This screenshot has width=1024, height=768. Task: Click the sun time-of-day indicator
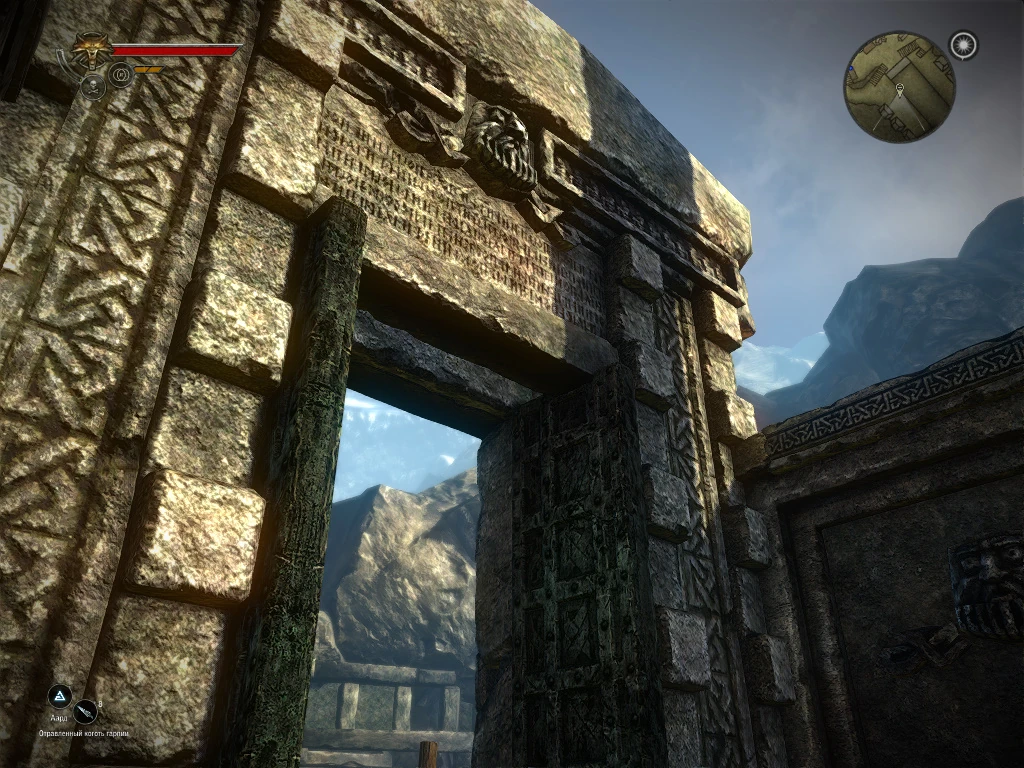pyautogui.click(x=964, y=45)
